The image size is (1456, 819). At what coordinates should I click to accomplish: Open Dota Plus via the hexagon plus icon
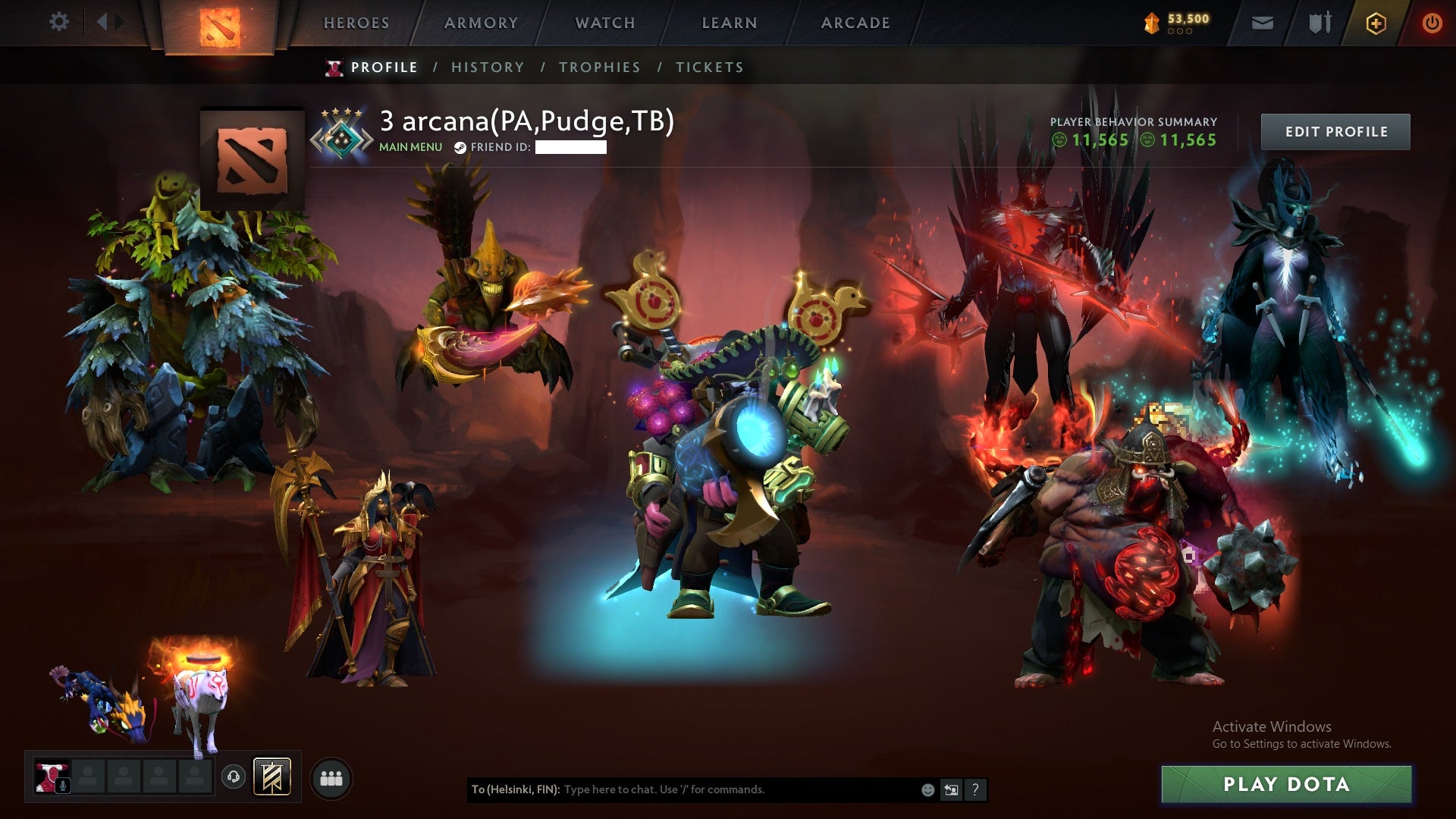click(x=1376, y=24)
